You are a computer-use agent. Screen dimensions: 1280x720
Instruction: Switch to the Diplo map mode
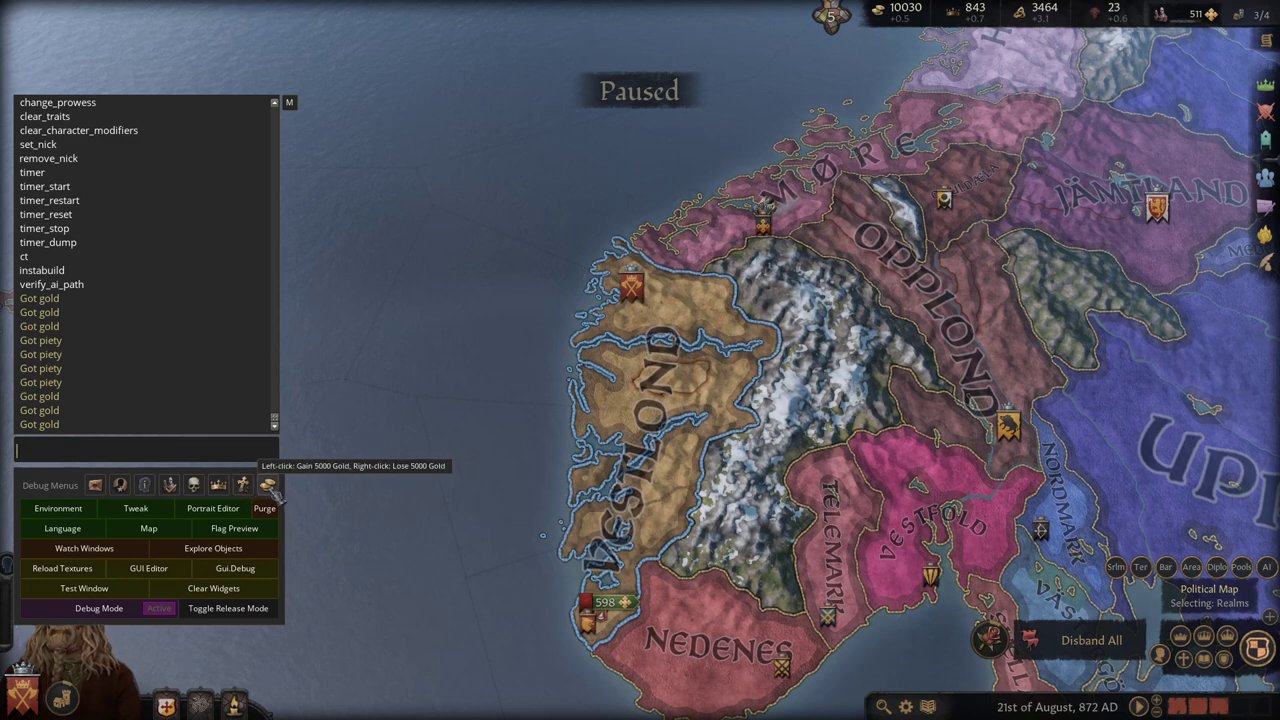1216,567
